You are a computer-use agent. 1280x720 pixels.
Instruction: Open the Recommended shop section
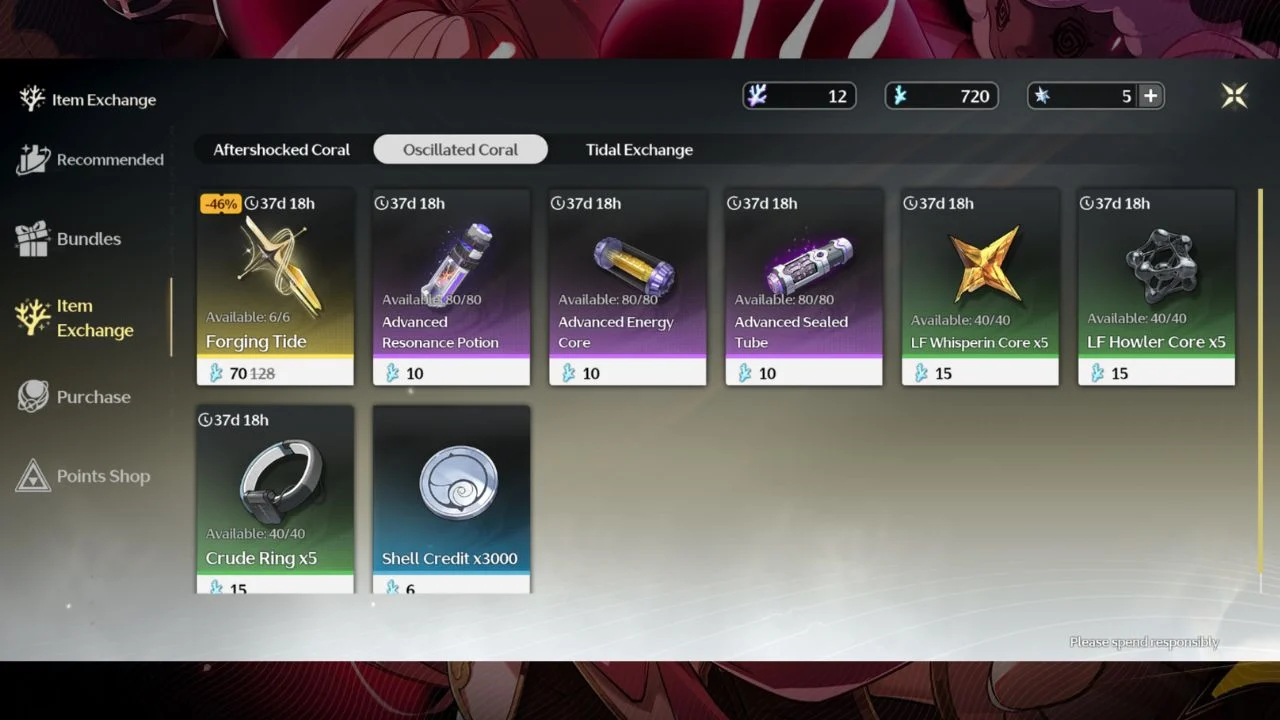[90, 160]
